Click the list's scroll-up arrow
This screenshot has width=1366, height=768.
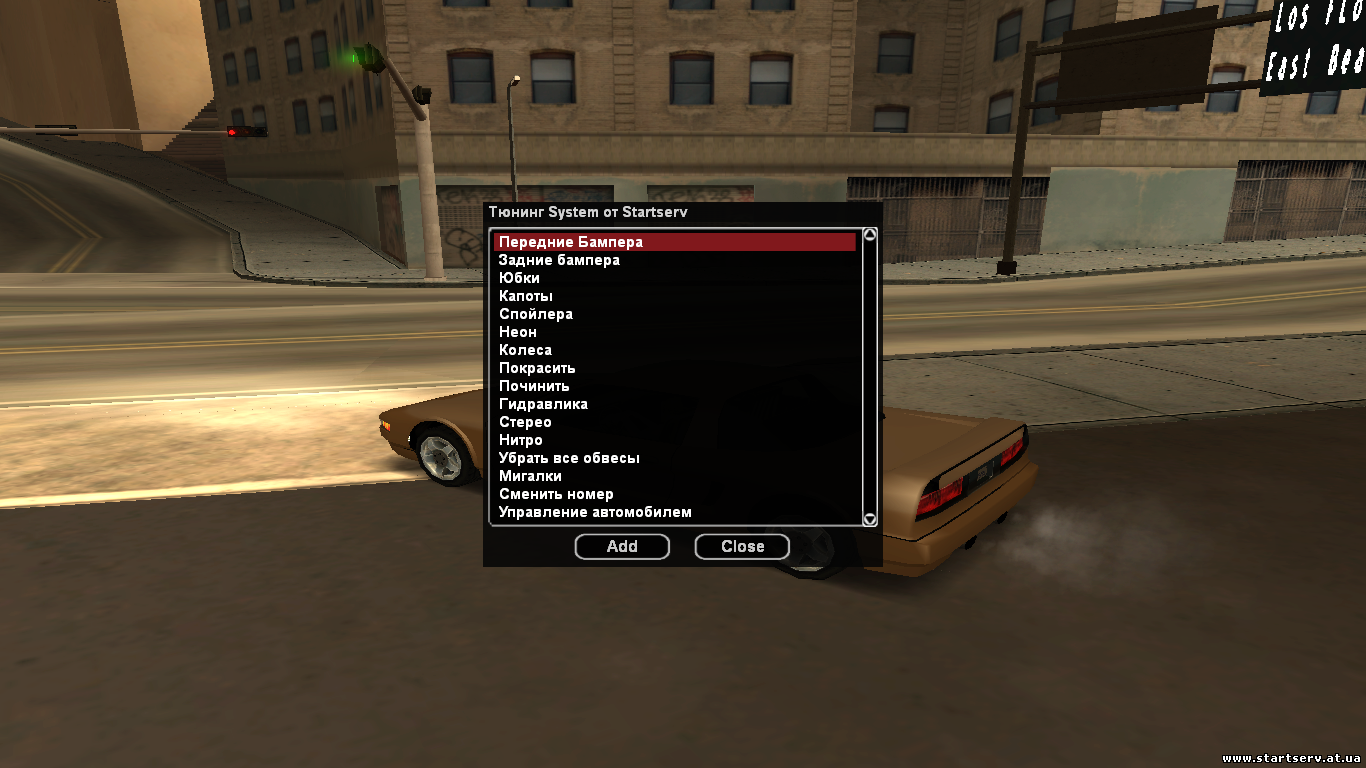pos(870,235)
